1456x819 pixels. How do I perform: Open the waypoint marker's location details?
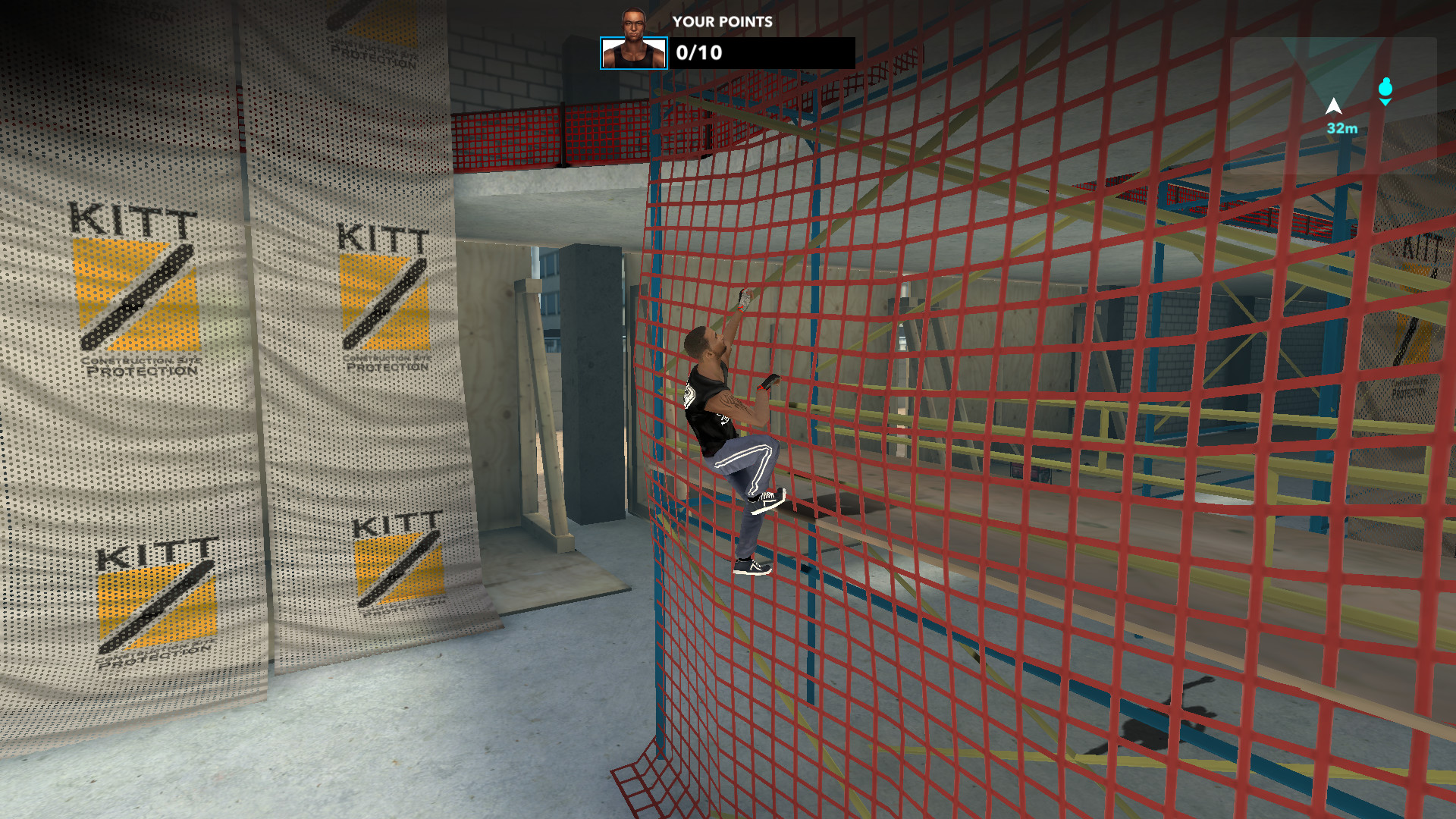pyautogui.click(x=1385, y=89)
